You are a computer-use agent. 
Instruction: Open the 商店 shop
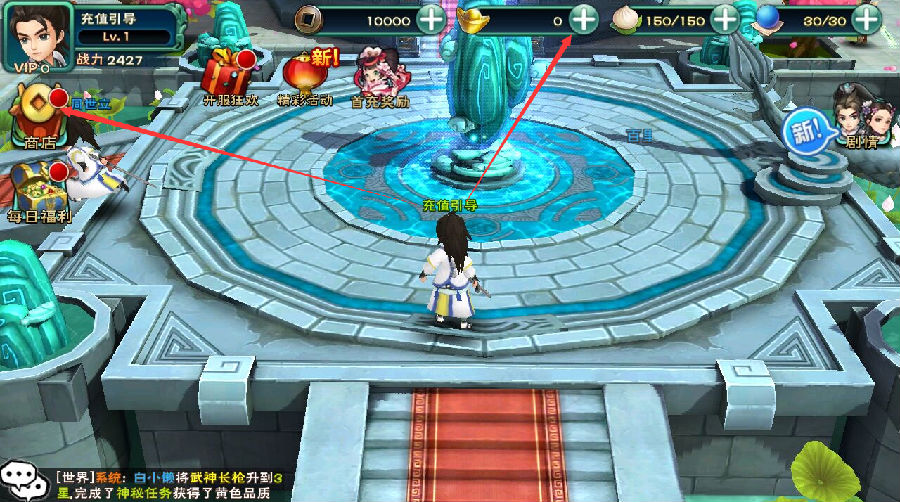pos(40,112)
